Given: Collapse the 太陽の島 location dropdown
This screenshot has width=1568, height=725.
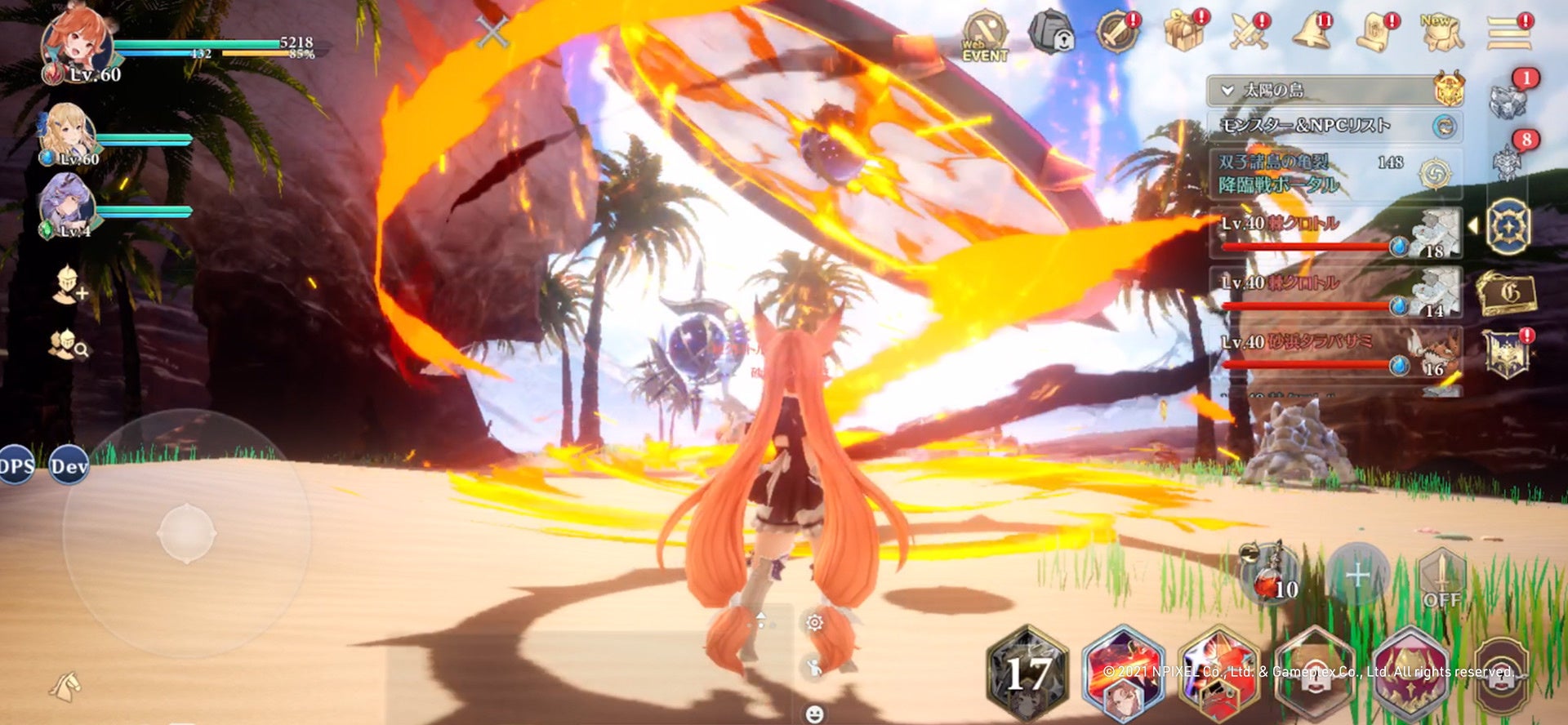Looking at the screenshot, I should pyautogui.click(x=1227, y=91).
